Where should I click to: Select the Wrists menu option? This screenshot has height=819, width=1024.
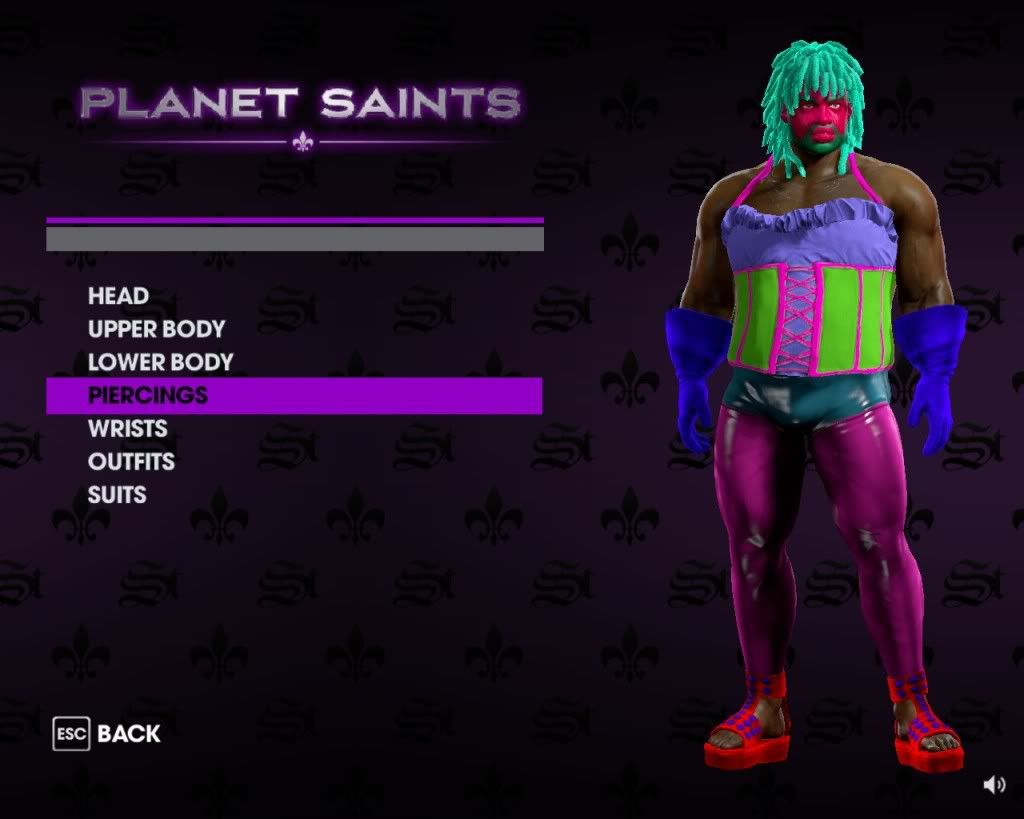point(127,428)
